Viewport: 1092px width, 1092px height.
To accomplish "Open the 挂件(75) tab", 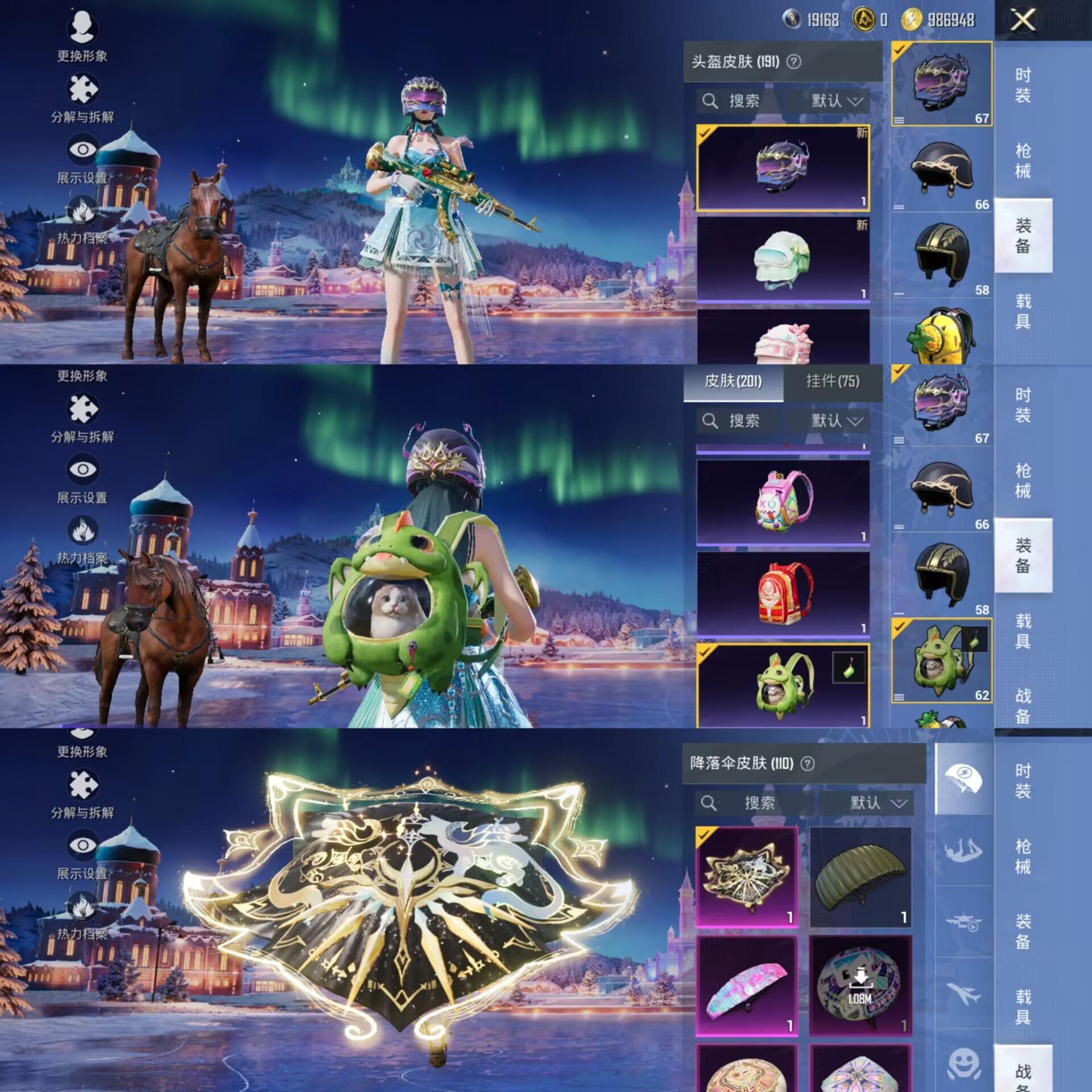I will [x=833, y=382].
